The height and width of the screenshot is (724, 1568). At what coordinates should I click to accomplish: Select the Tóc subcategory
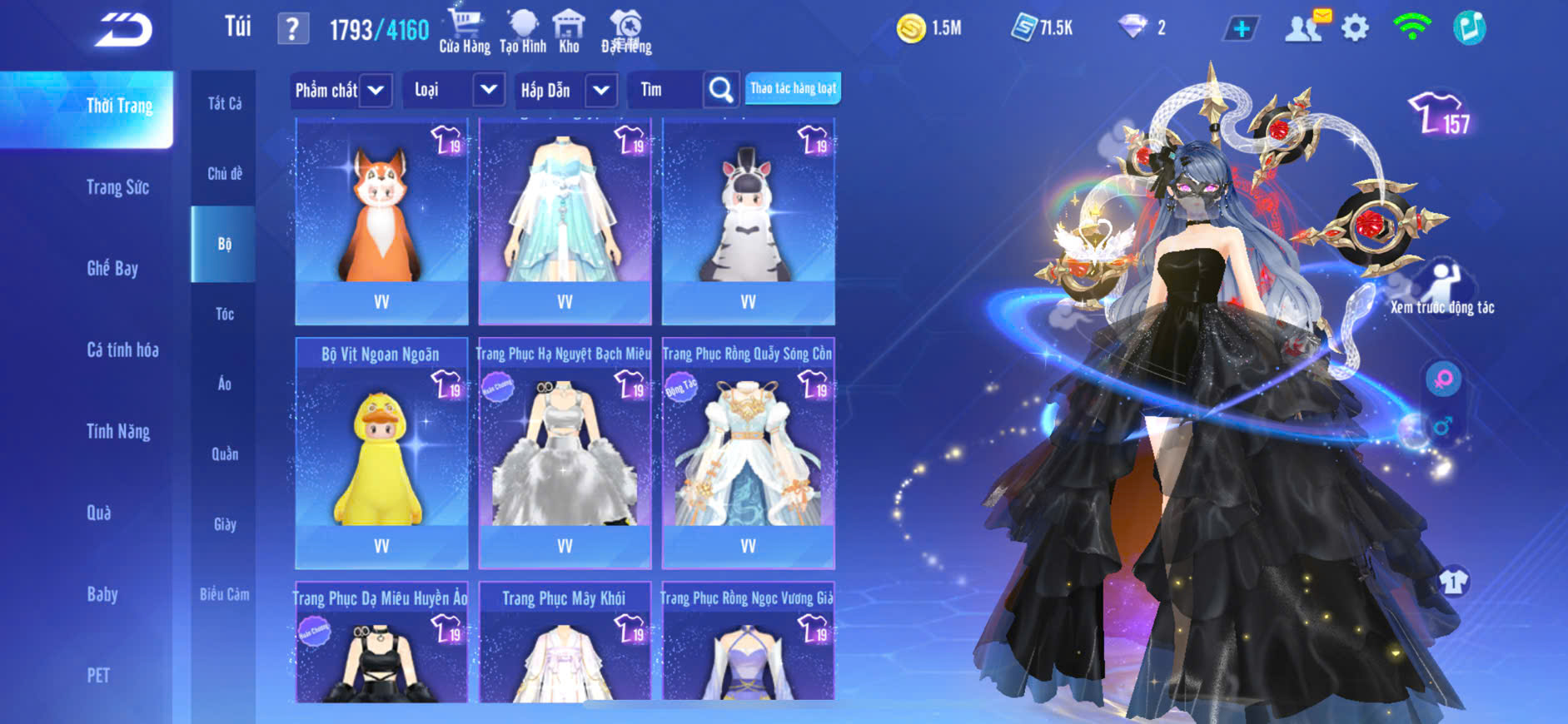[224, 314]
